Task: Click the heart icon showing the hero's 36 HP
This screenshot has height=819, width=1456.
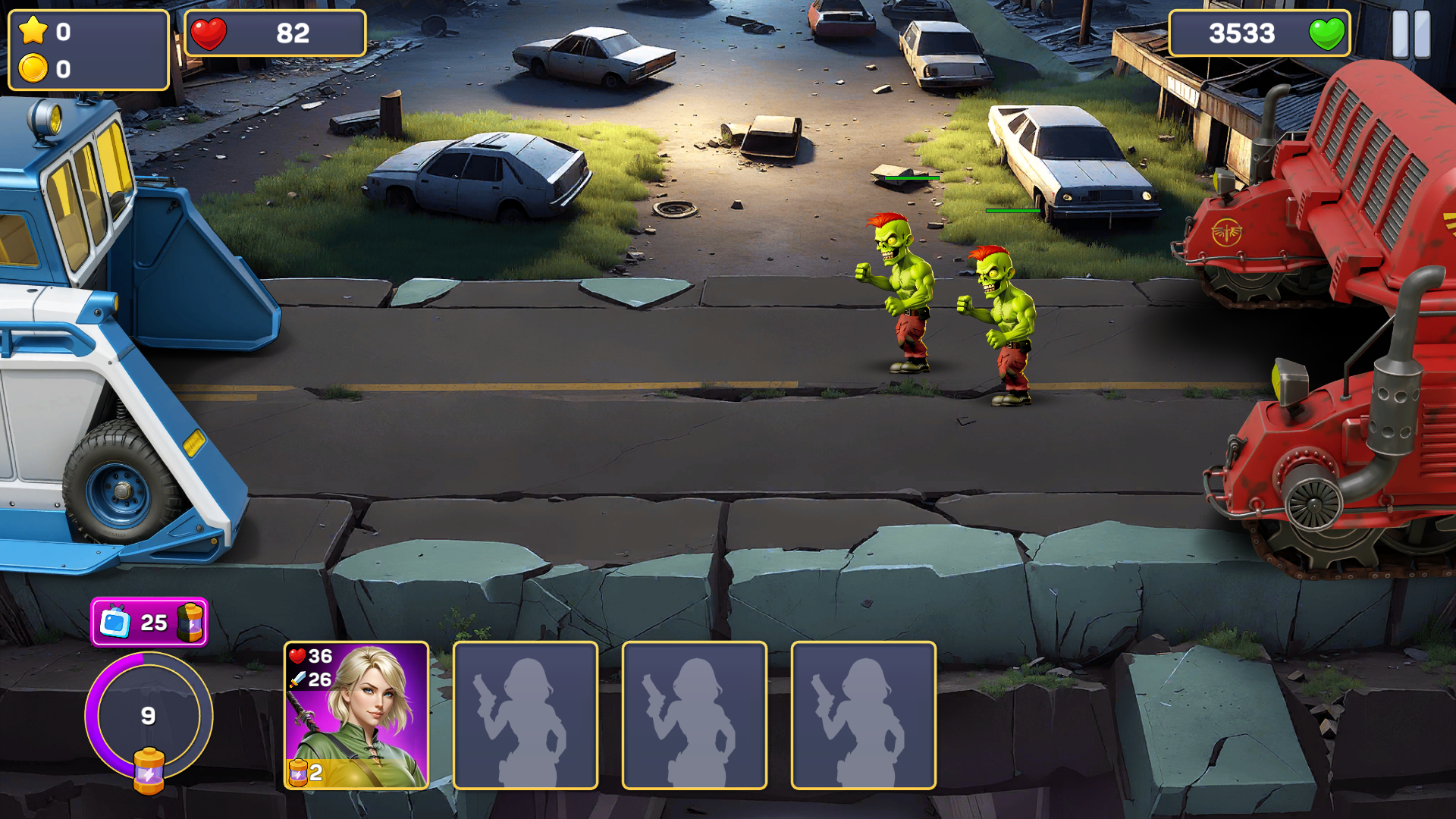Action: click(296, 656)
